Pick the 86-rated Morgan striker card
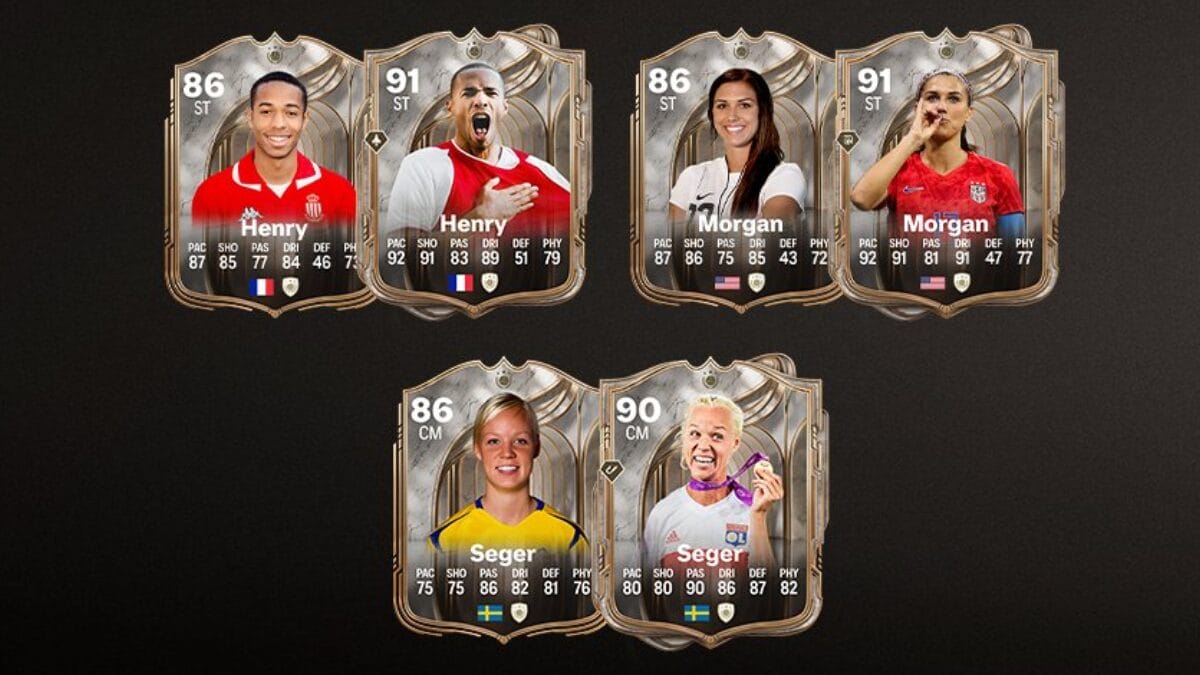 [733, 175]
